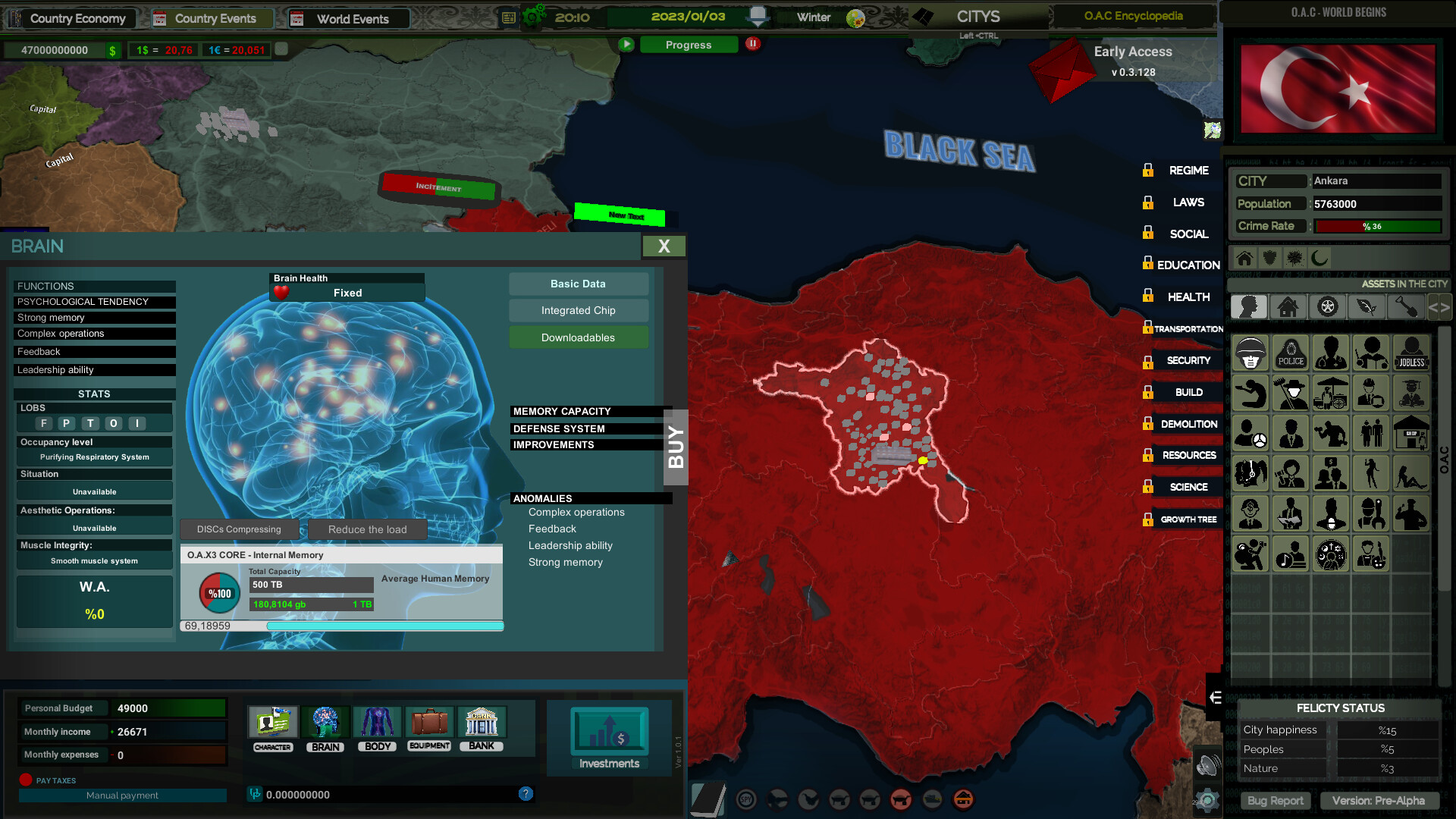
Task: Open the CHARACTER card icon at the bottom
Action: click(x=272, y=723)
